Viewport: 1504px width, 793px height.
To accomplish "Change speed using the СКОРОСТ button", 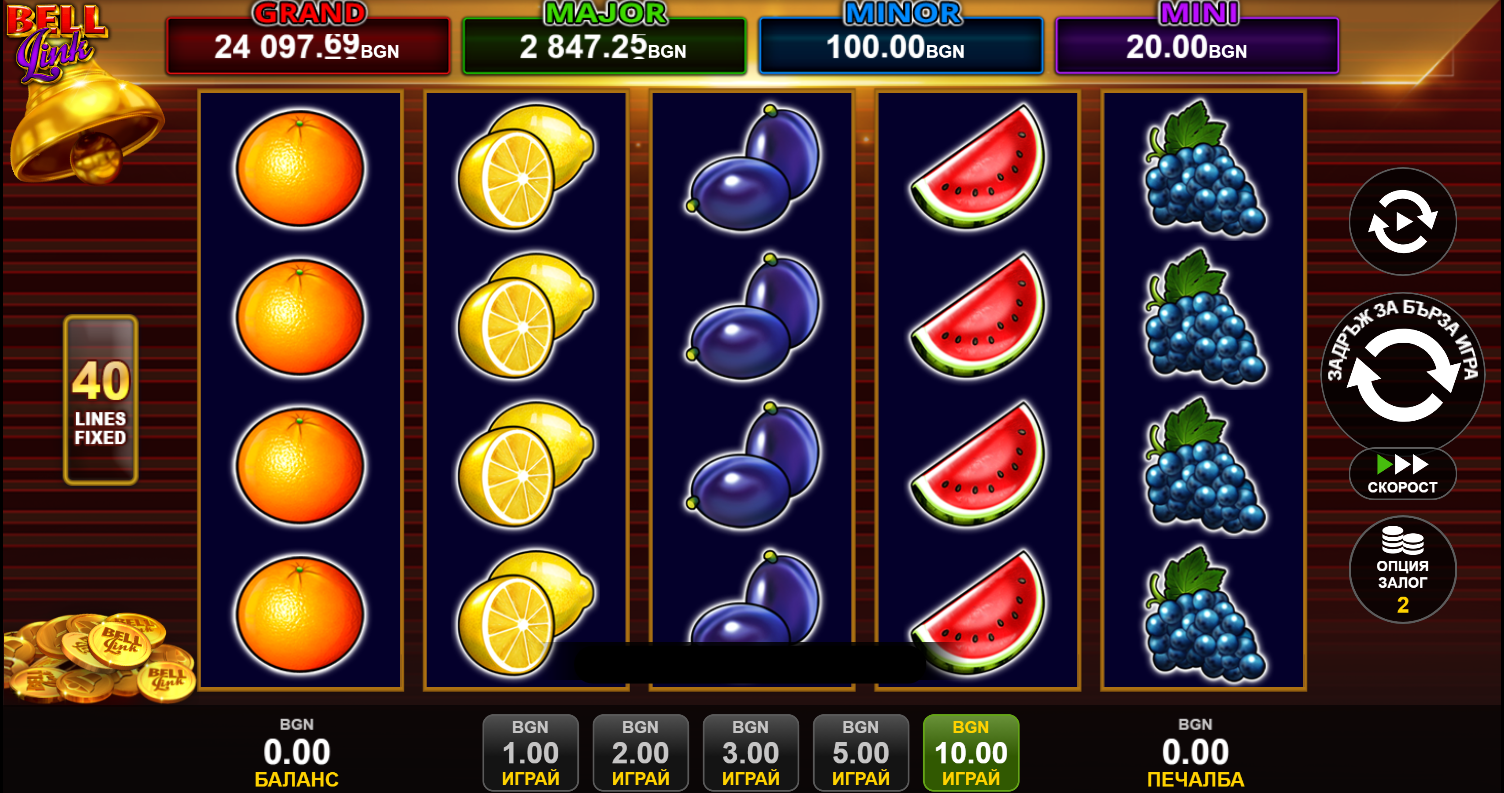I will [x=1402, y=474].
